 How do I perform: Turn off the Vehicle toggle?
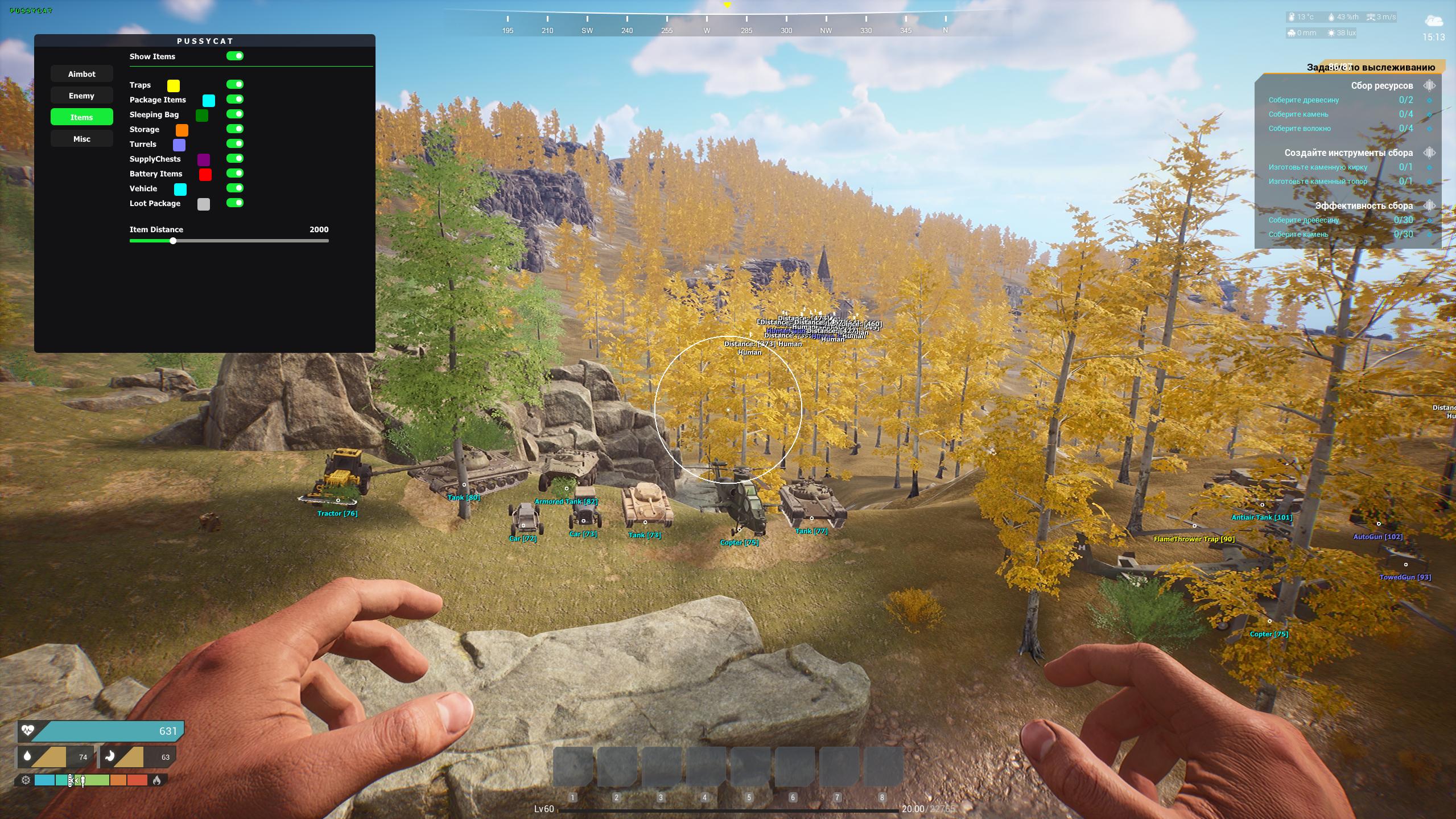[235, 188]
